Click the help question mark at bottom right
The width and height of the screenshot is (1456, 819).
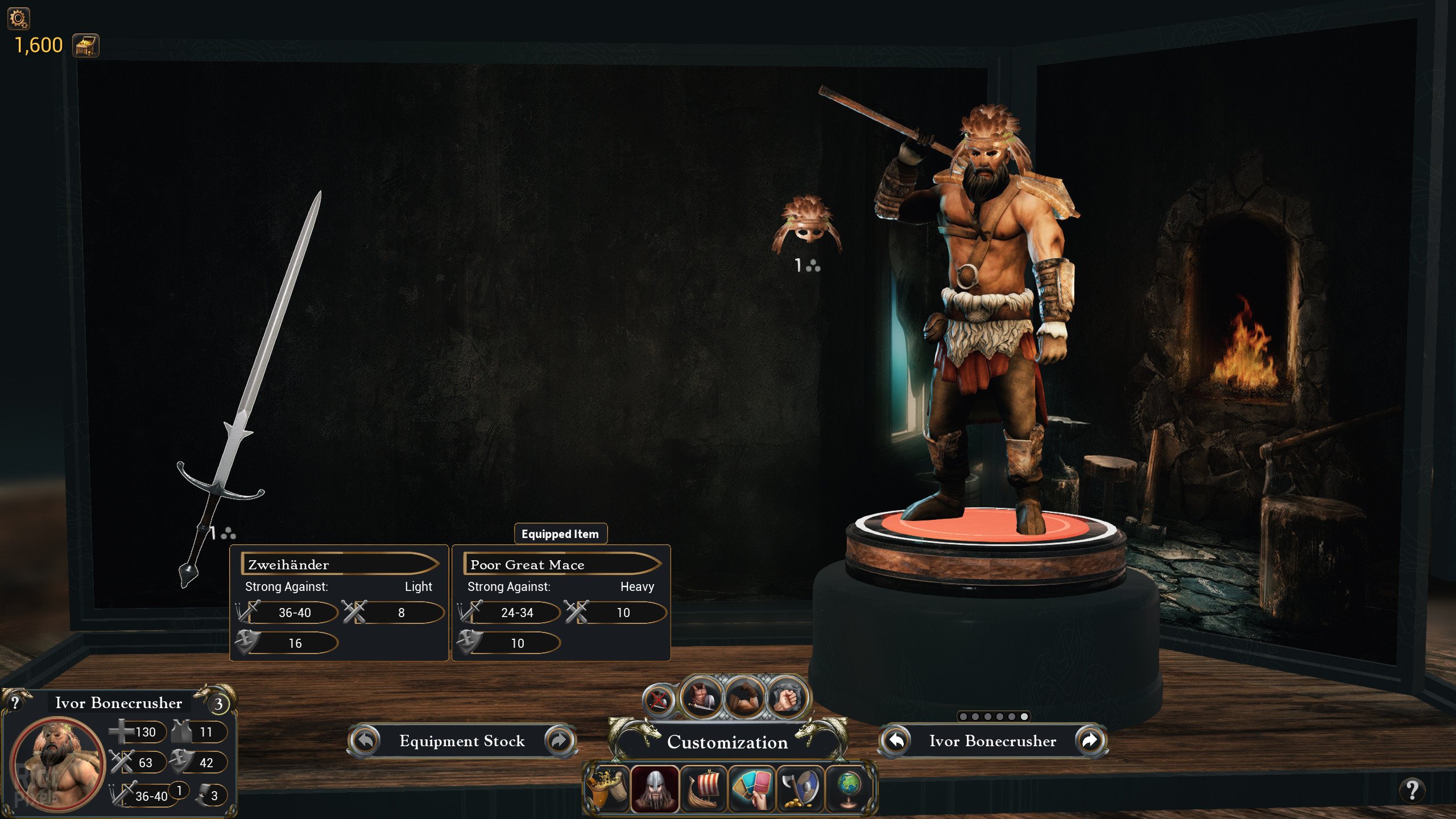(x=1412, y=789)
